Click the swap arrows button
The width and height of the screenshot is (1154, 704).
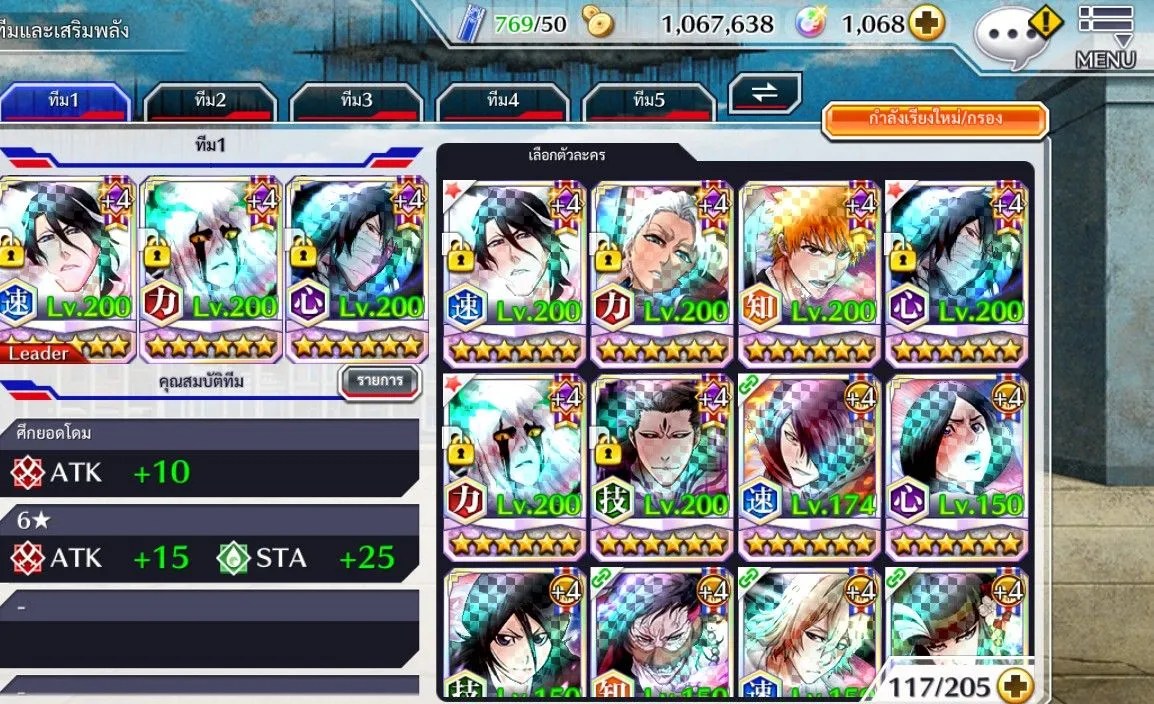pos(764,93)
